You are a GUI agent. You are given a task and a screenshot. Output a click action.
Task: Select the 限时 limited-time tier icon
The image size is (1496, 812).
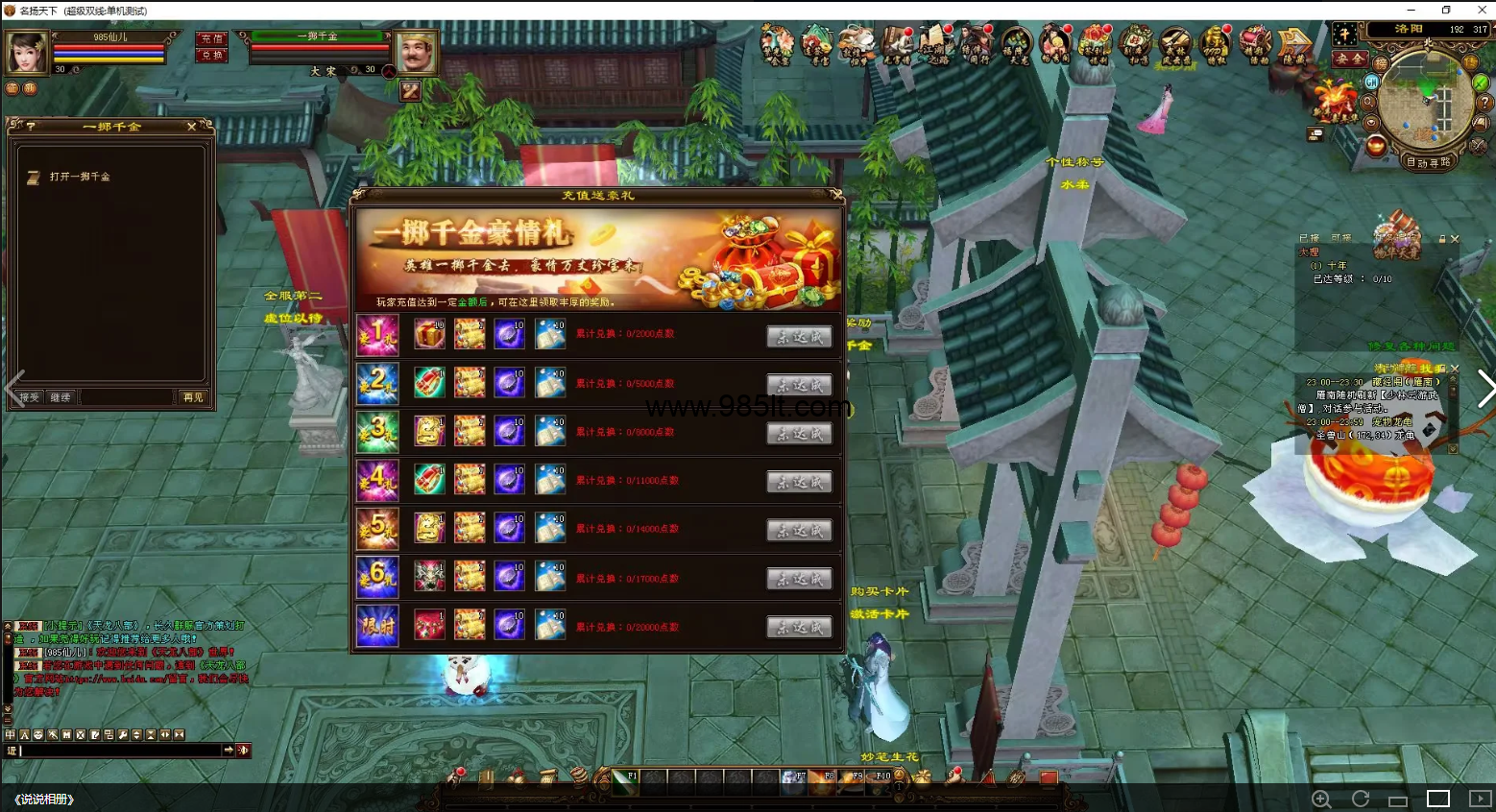(377, 626)
